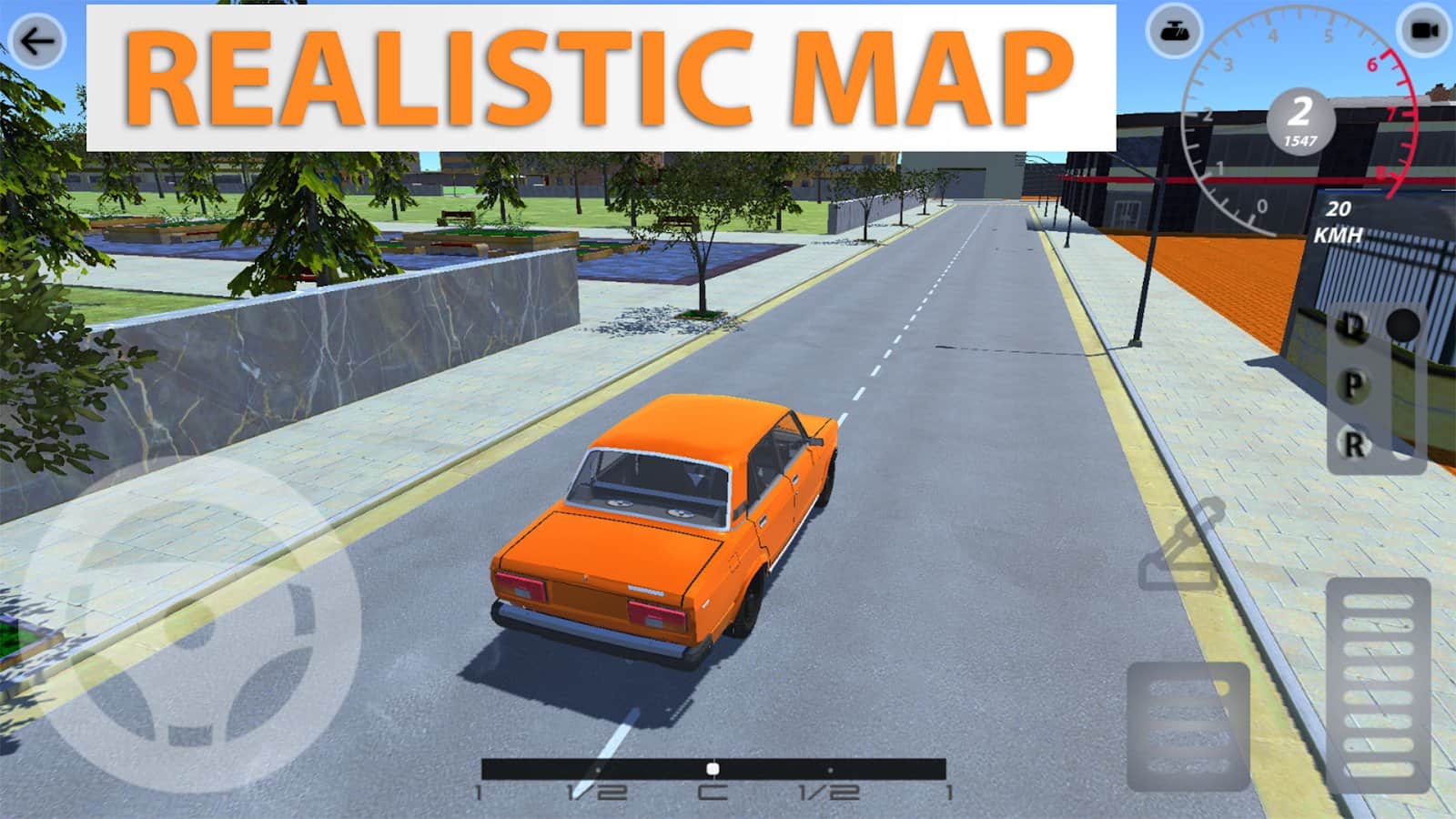Go back with the arrow button
1456x819 pixels.
point(37,41)
